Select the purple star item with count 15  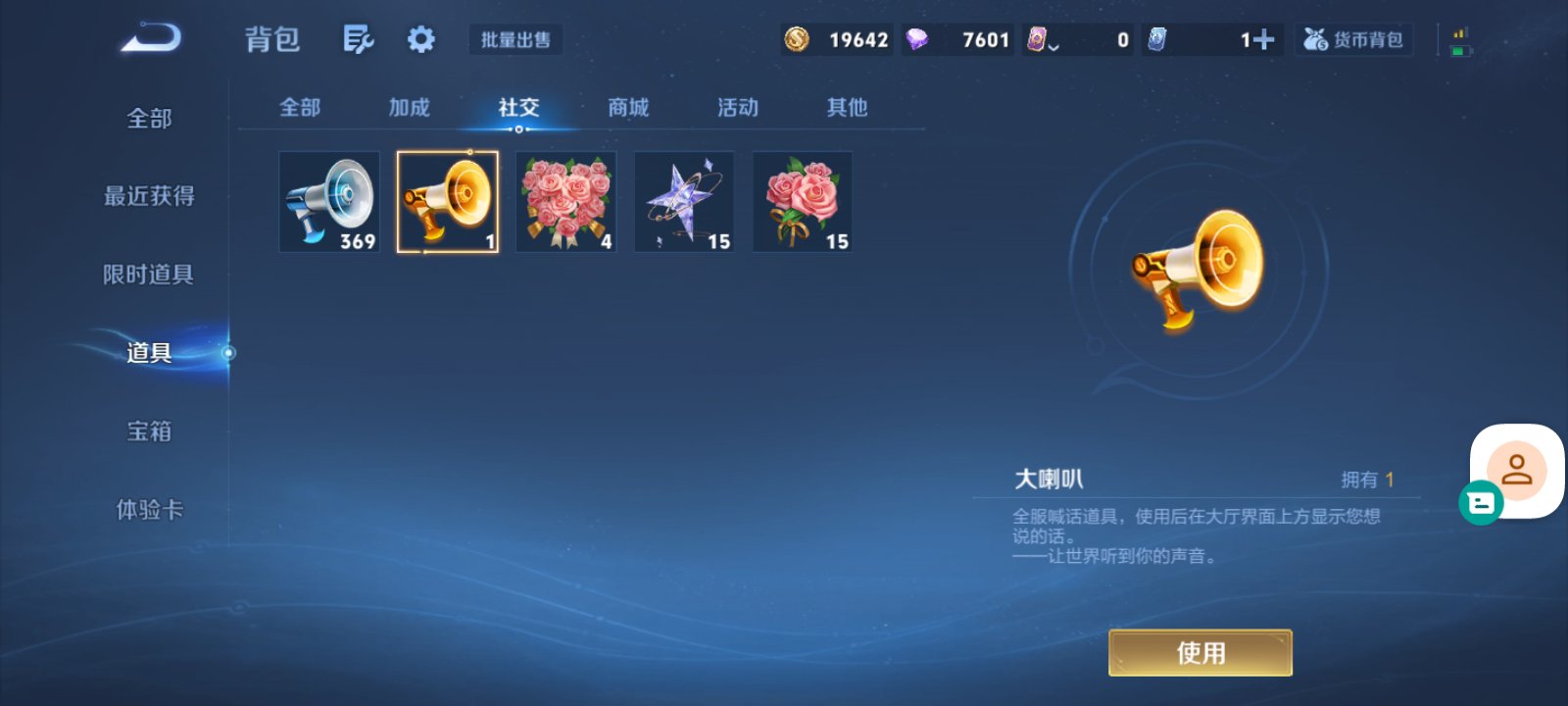683,201
